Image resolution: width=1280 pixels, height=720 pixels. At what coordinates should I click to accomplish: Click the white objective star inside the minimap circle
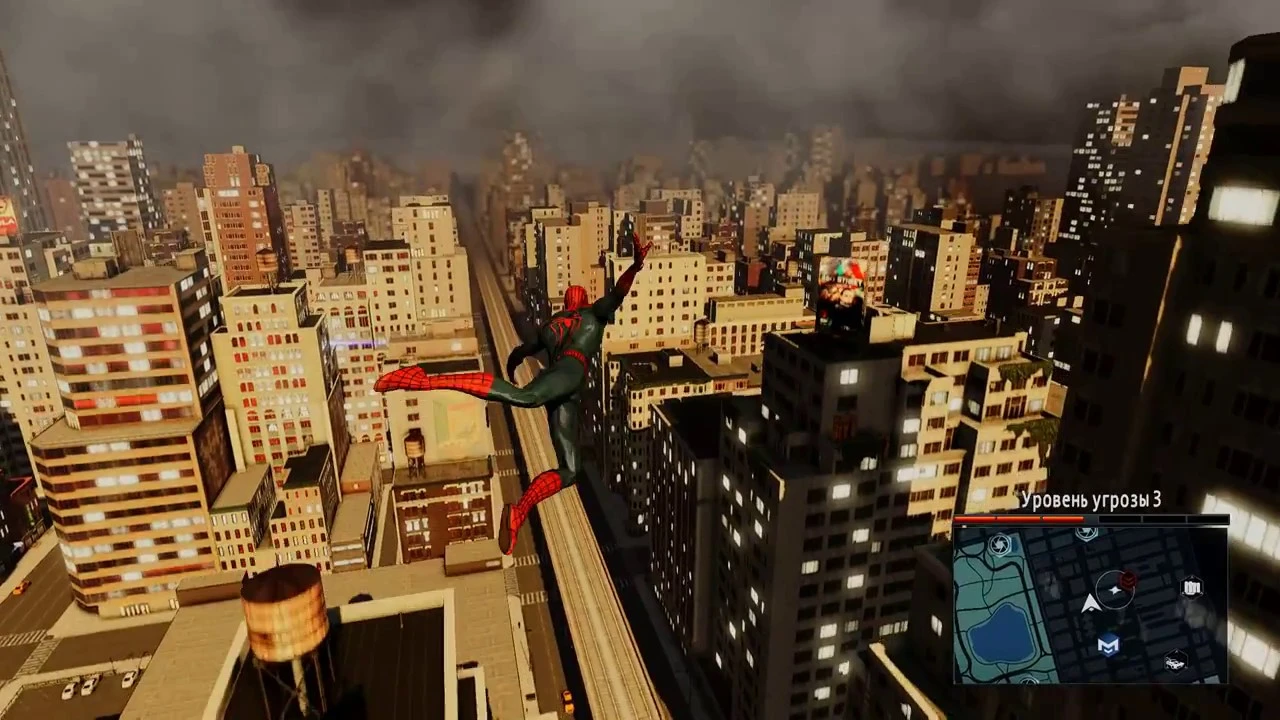pos(1115,590)
